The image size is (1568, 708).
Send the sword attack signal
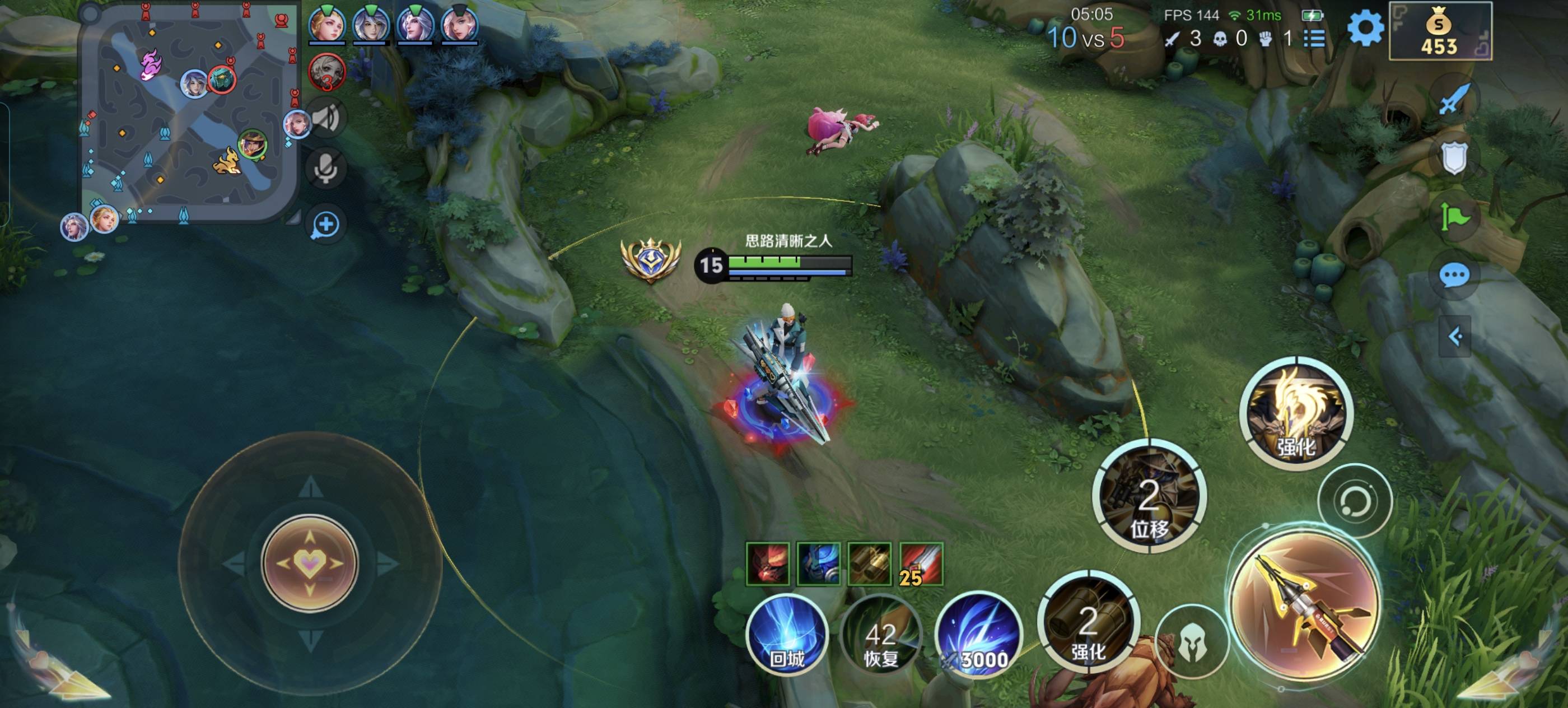click(1455, 99)
